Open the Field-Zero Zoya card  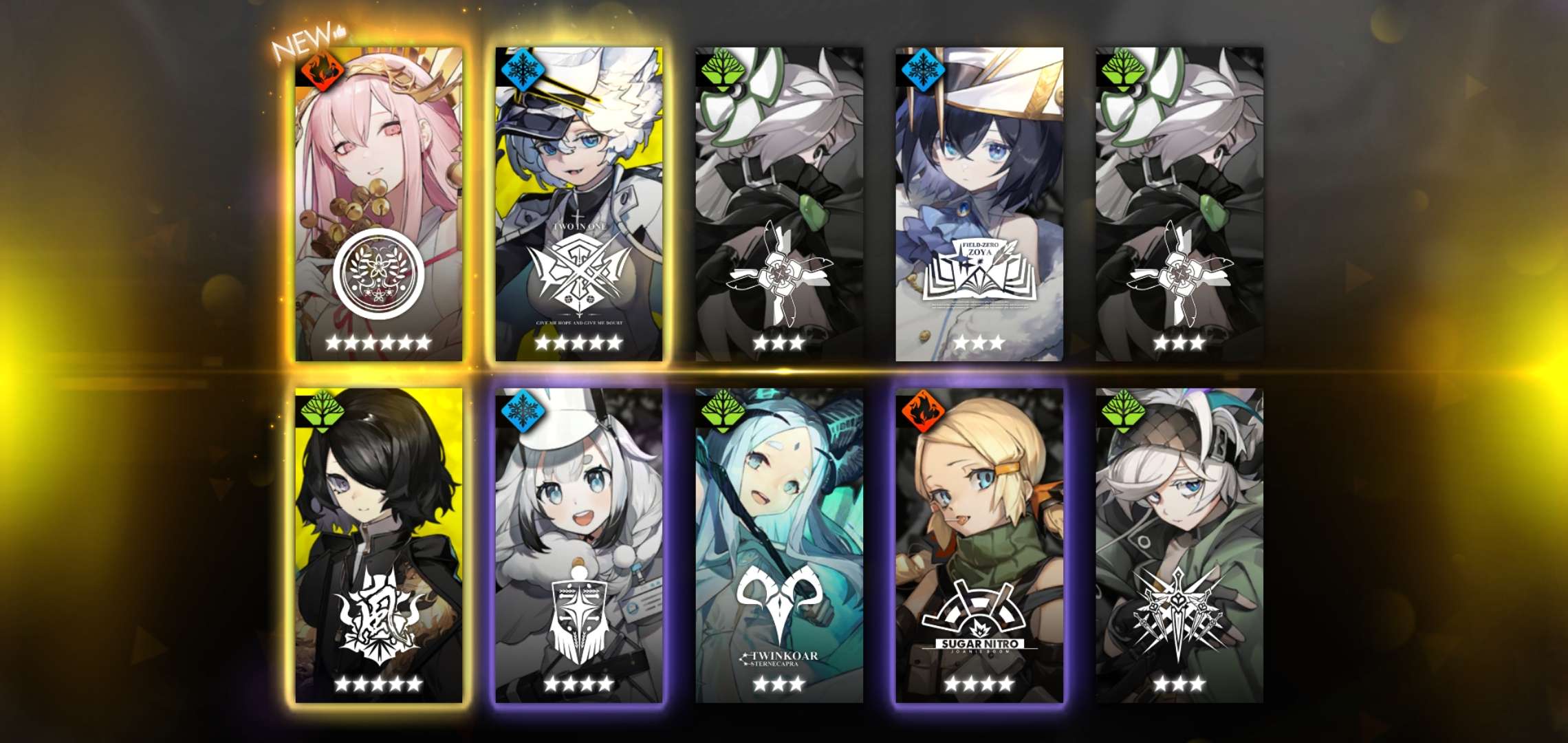(x=979, y=204)
